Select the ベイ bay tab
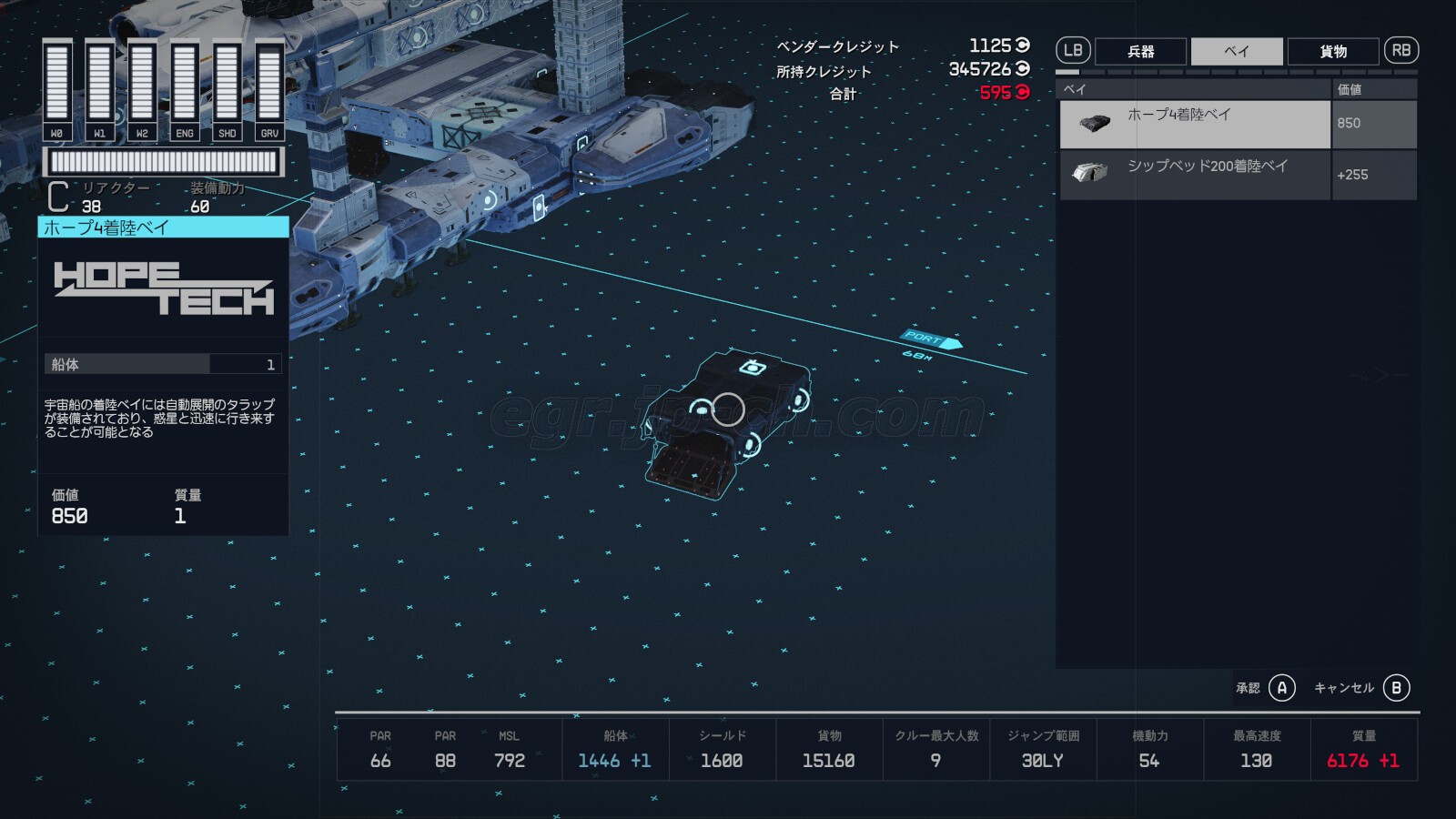Screen dimensions: 1456x819 1237,51
